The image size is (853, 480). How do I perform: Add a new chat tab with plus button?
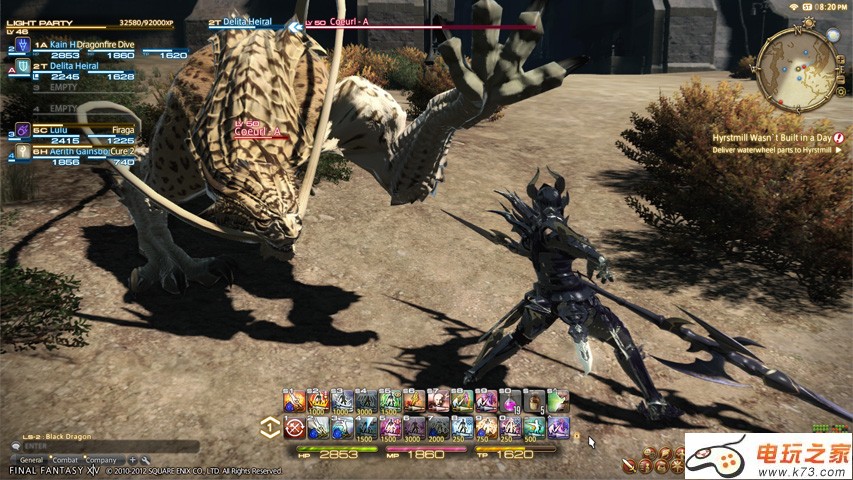coord(132,459)
